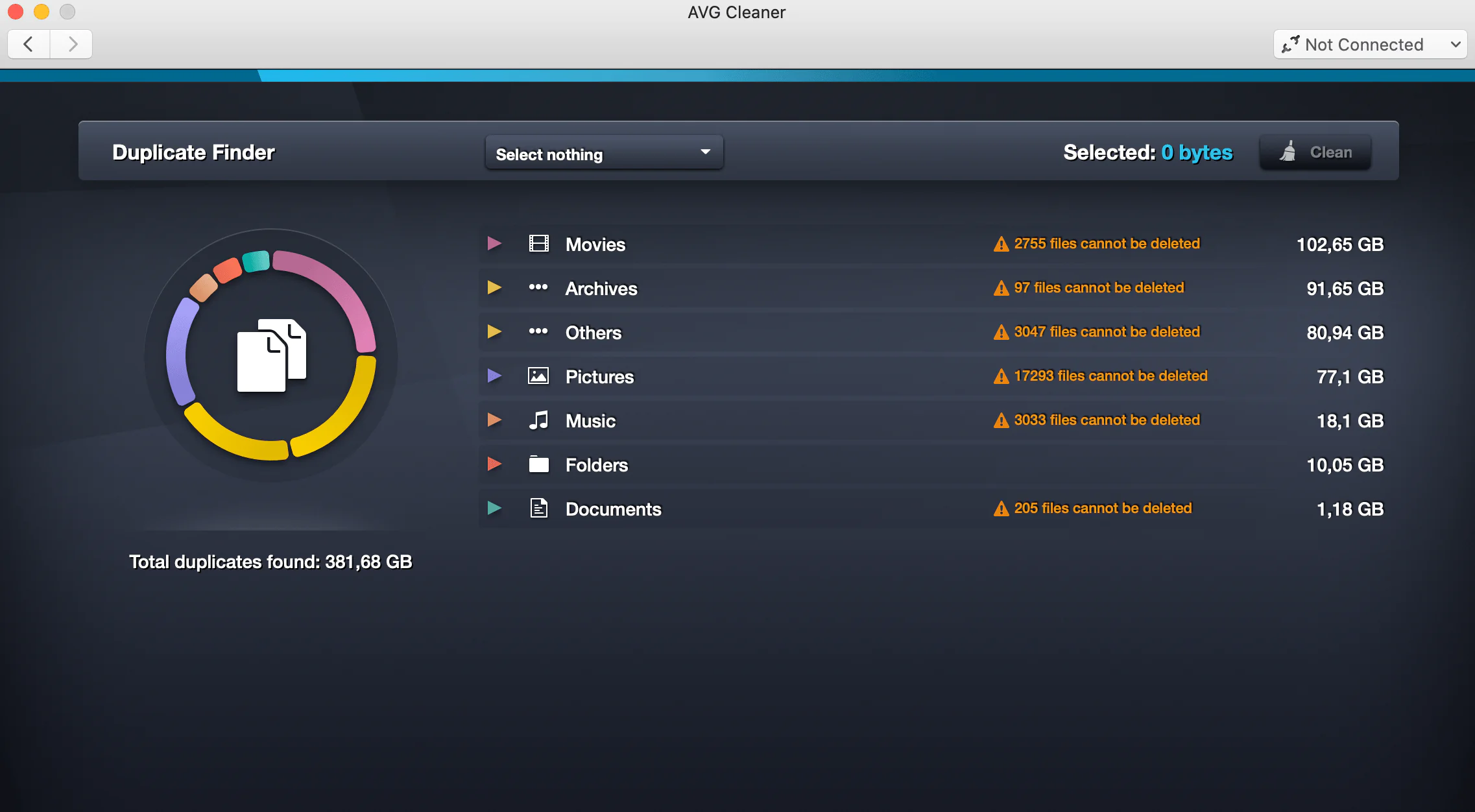This screenshot has height=812, width=1475.
Task: Go back using the toolbar back arrow
Action: pos(29,44)
